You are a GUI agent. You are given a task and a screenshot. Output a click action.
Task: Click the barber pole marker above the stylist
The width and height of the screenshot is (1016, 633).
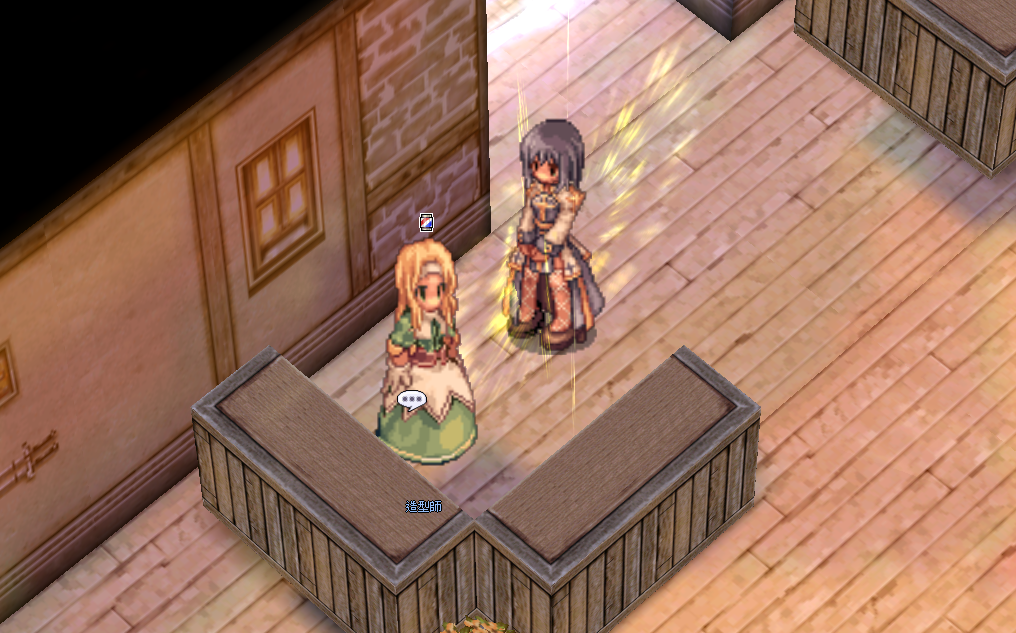(x=426, y=222)
